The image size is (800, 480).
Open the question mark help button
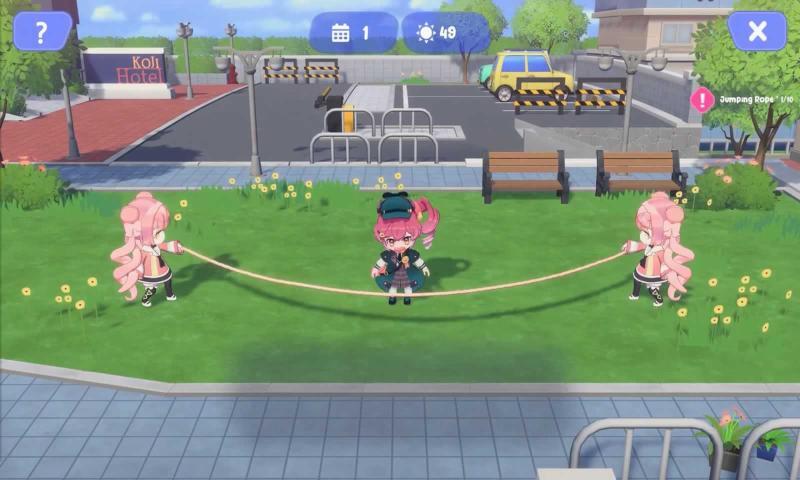pyautogui.click(x=41, y=31)
